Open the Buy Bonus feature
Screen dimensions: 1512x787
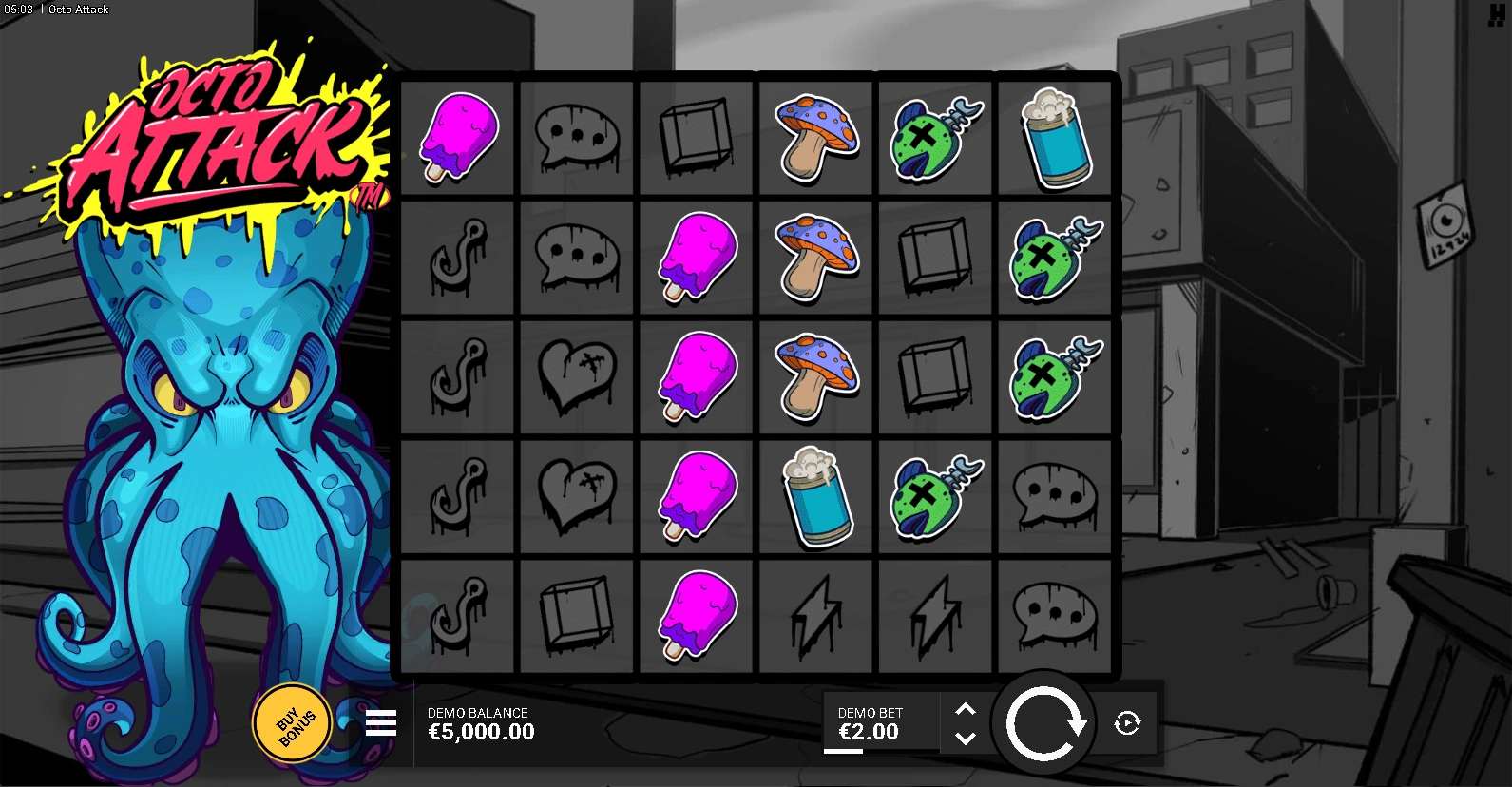click(293, 724)
